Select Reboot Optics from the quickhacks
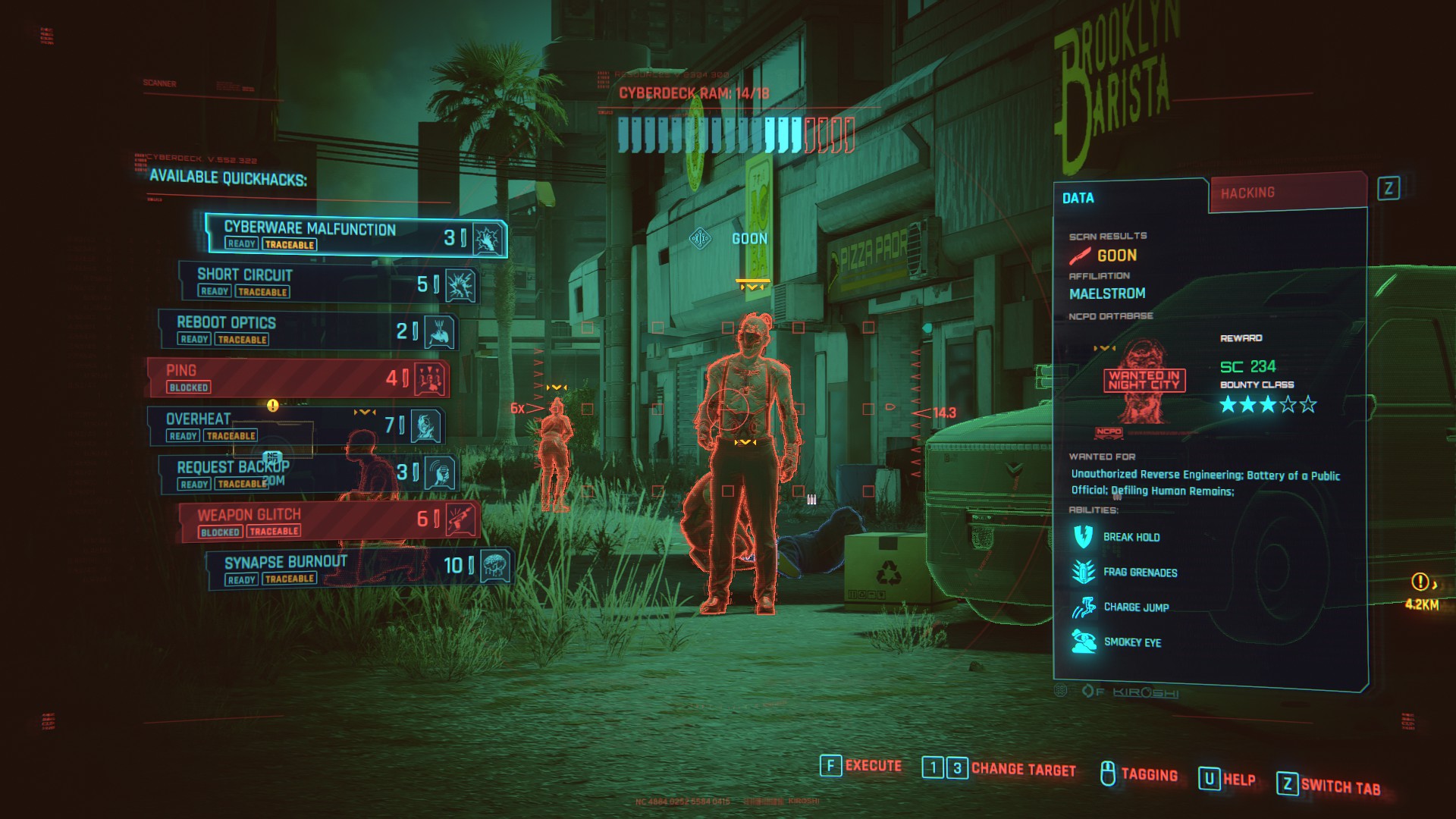 [307, 330]
